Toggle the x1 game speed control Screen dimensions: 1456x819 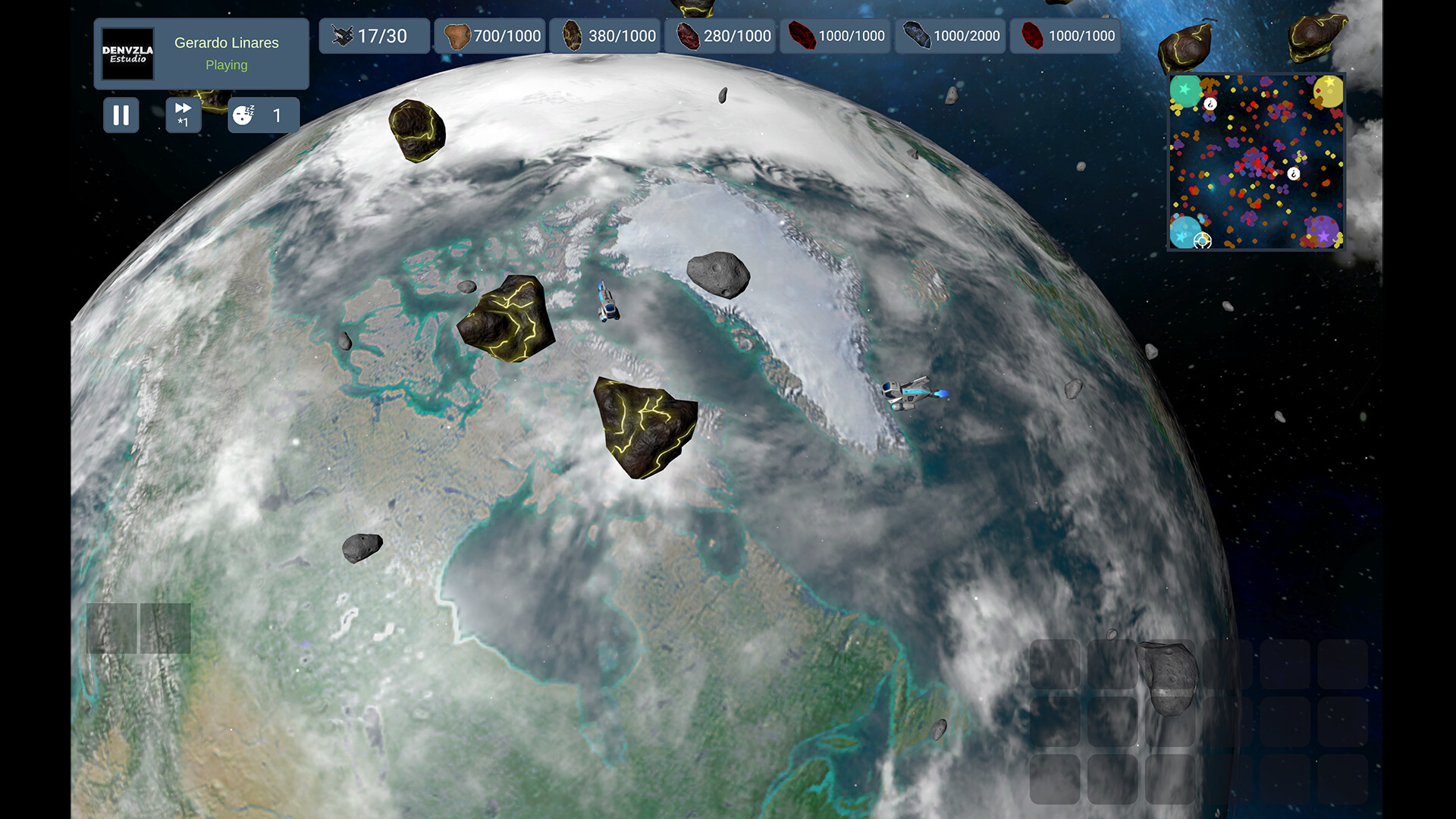(182, 115)
